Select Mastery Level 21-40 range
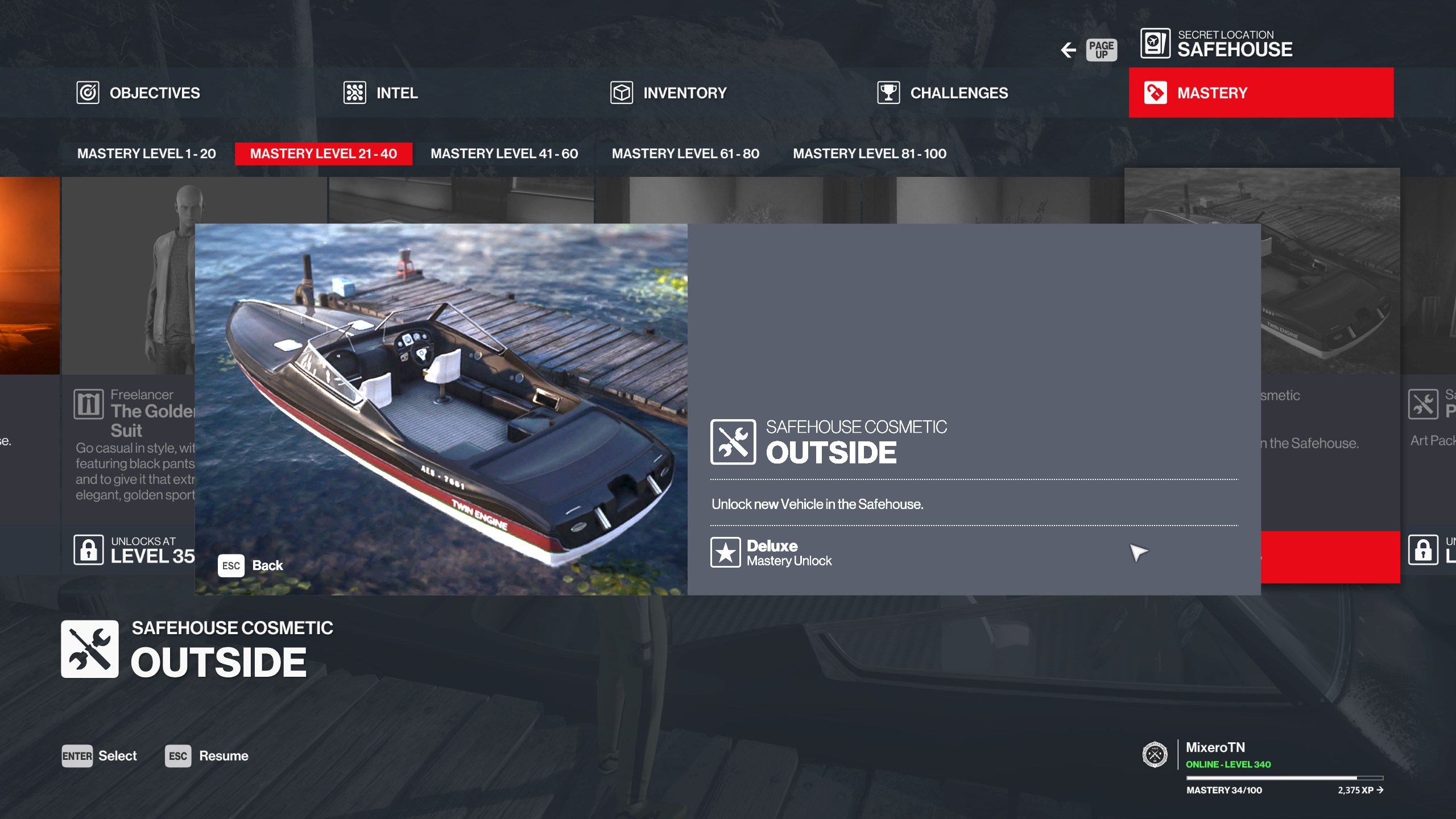The image size is (1456, 819). 323,154
